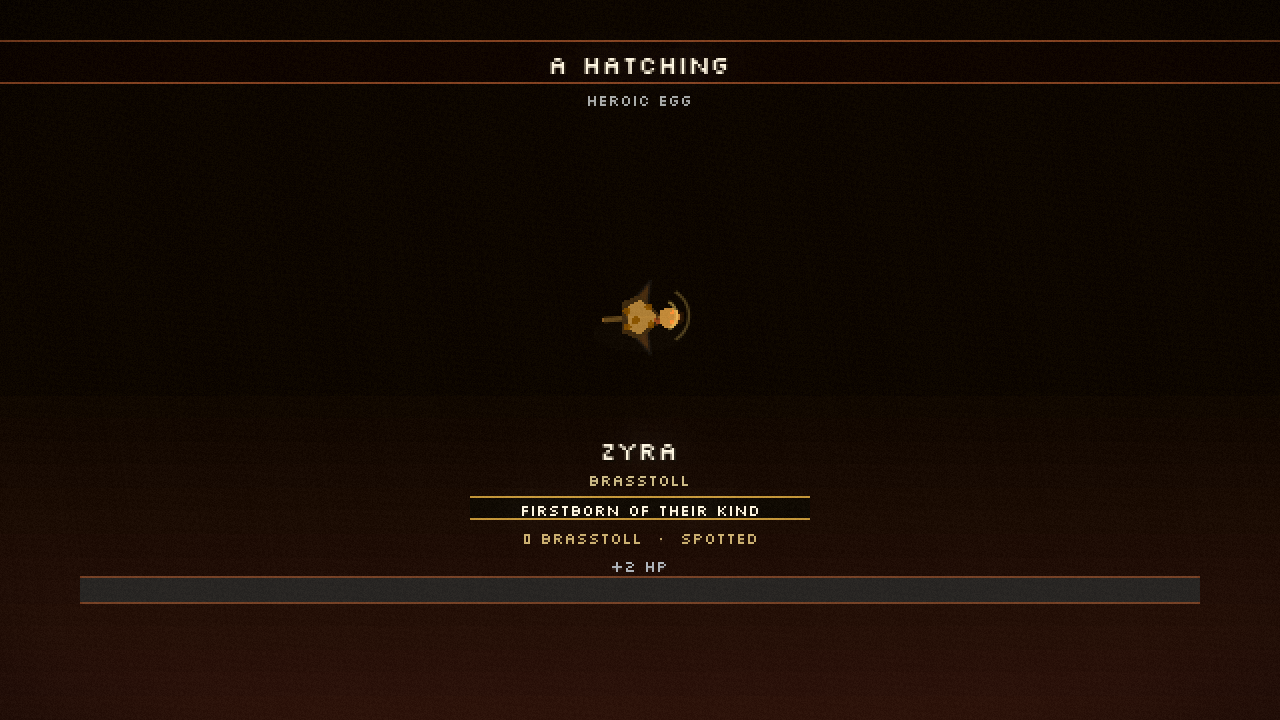This screenshot has height=720, width=1280.
Task: Expand the Brasstoll species label
Action: 640,481
